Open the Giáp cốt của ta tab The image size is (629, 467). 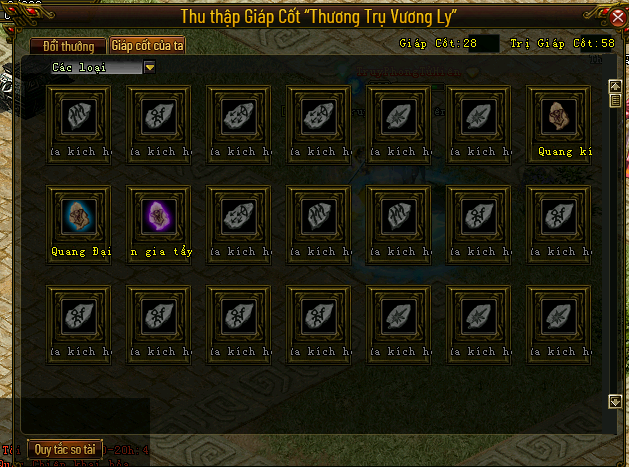pyautogui.click(x=146, y=46)
